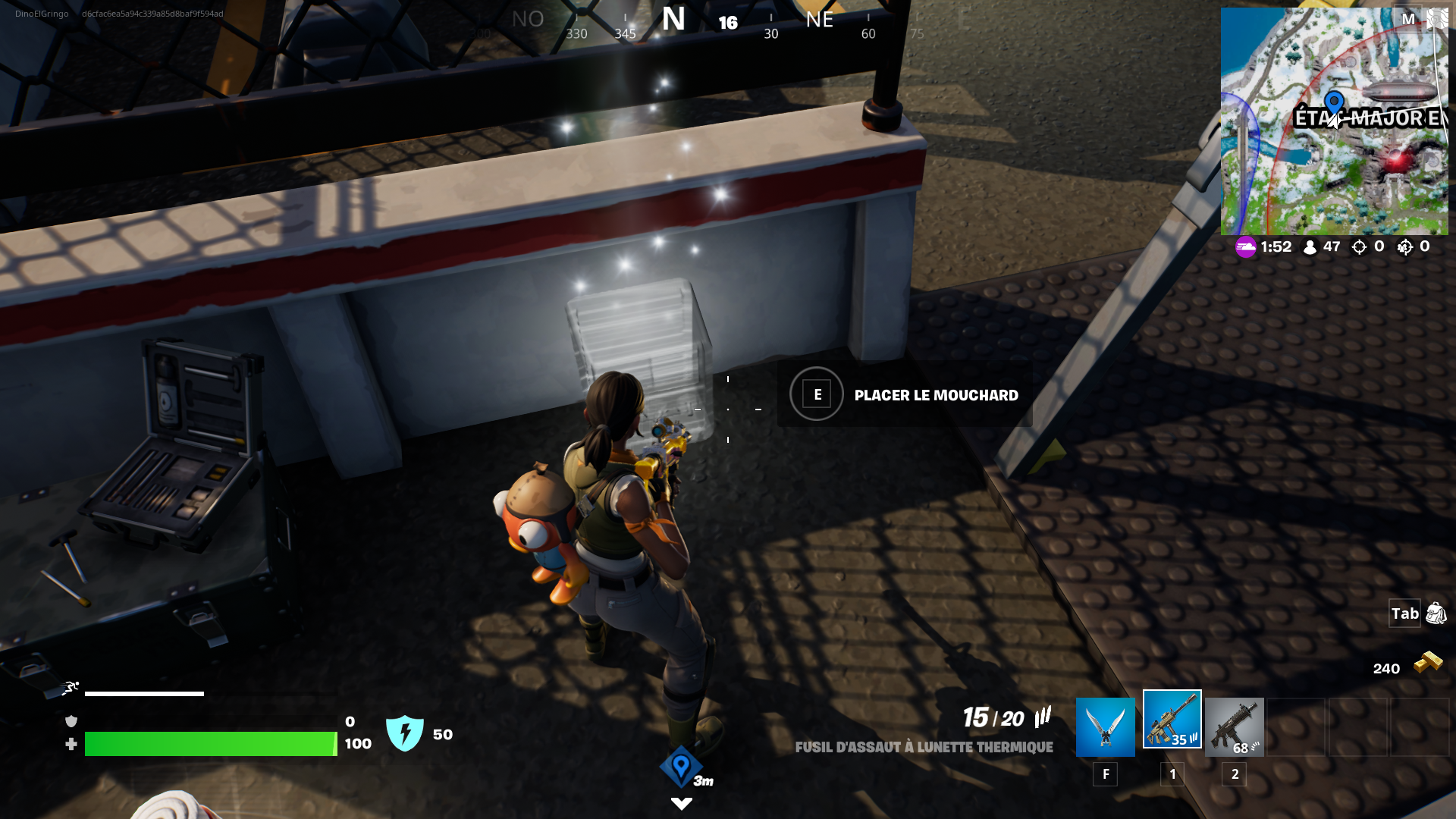Select the thermal assault rifle in slot 1
The width and height of the screenshot is (1456, 819).
(x=1171, y=726)
